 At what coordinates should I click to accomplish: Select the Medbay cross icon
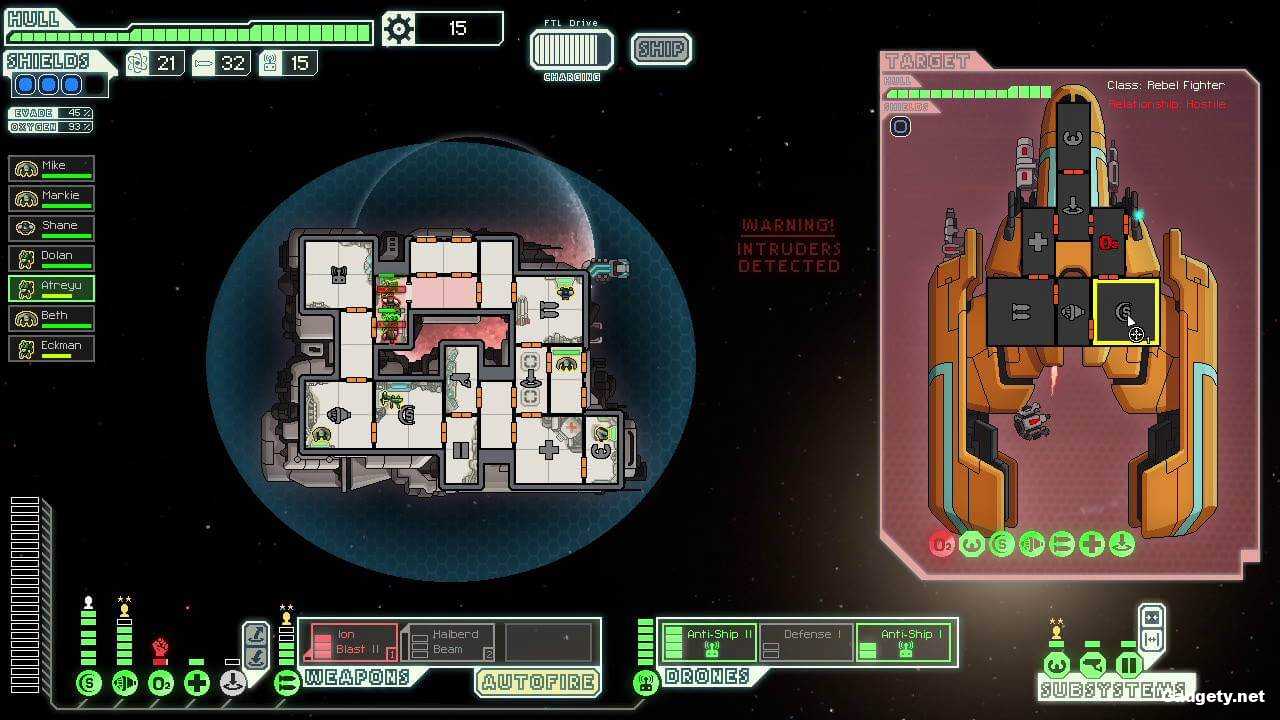pos(195,683)
